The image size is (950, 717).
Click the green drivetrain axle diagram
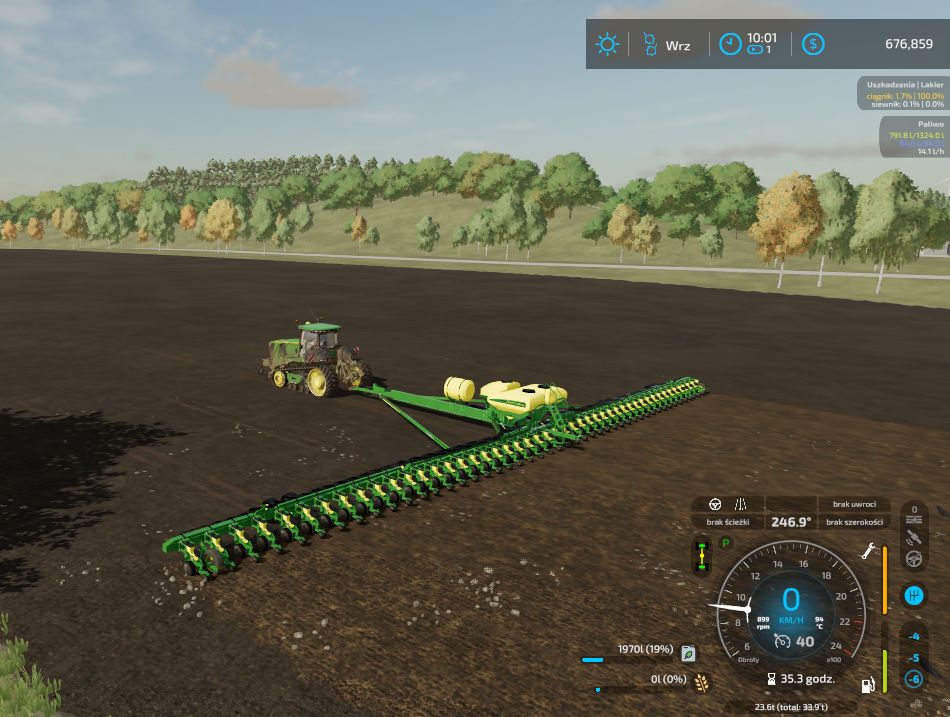[x=702, y=556]
